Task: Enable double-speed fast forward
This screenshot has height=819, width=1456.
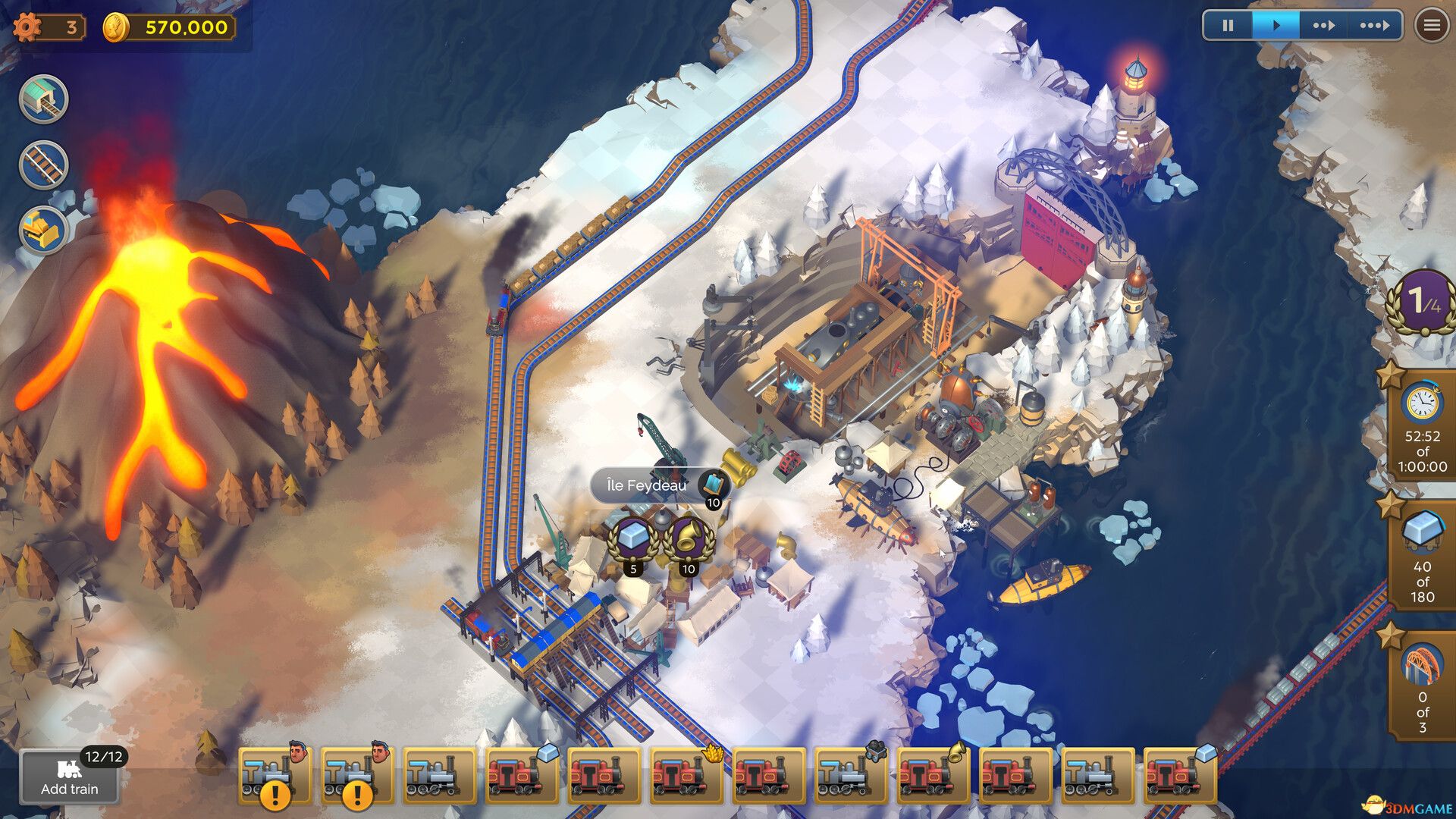Action: [1326, 25]
